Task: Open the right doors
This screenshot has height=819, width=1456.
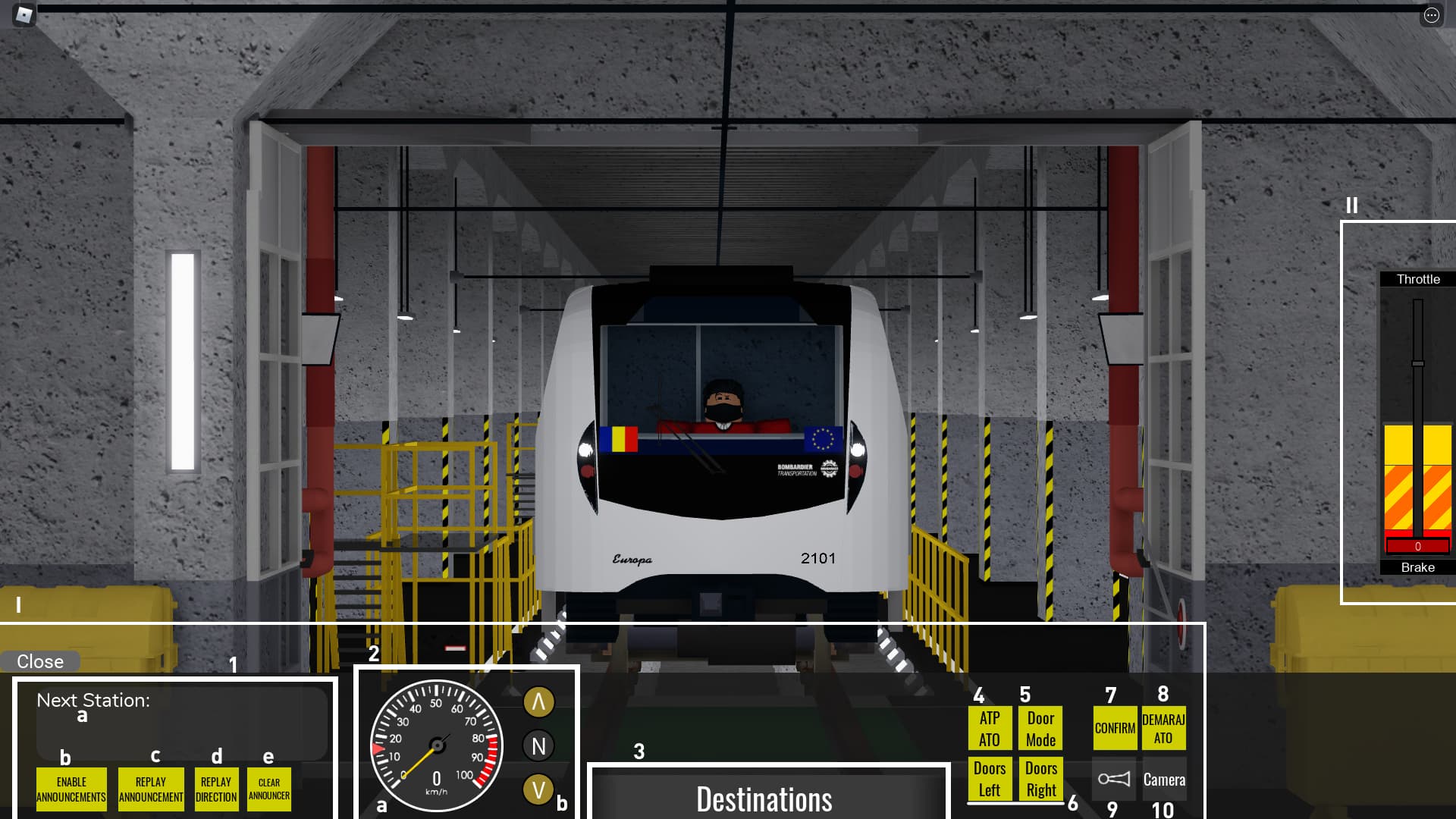Action: pyautogui.click(x=1040, y=777)
